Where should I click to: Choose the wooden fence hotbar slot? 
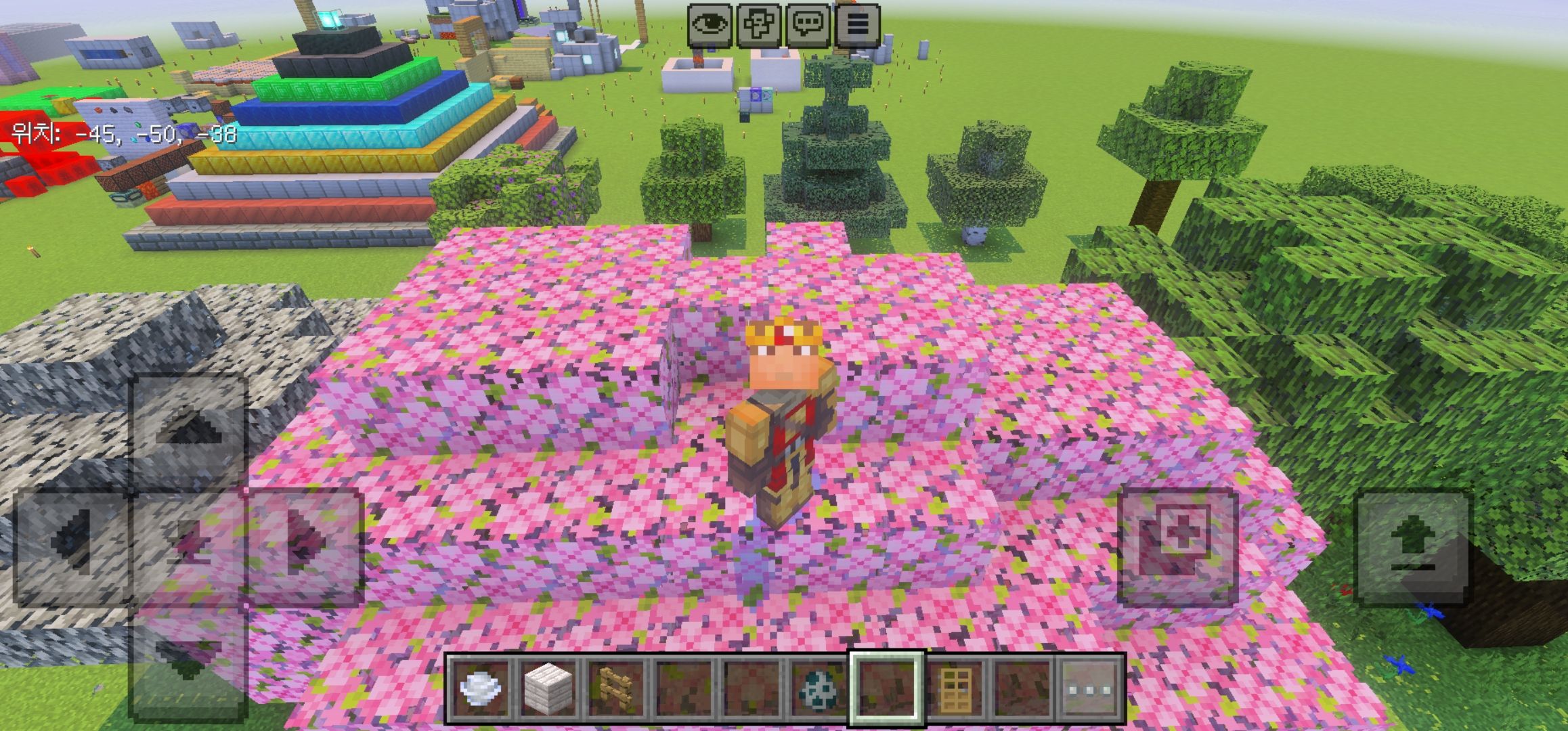coord(615,689)
